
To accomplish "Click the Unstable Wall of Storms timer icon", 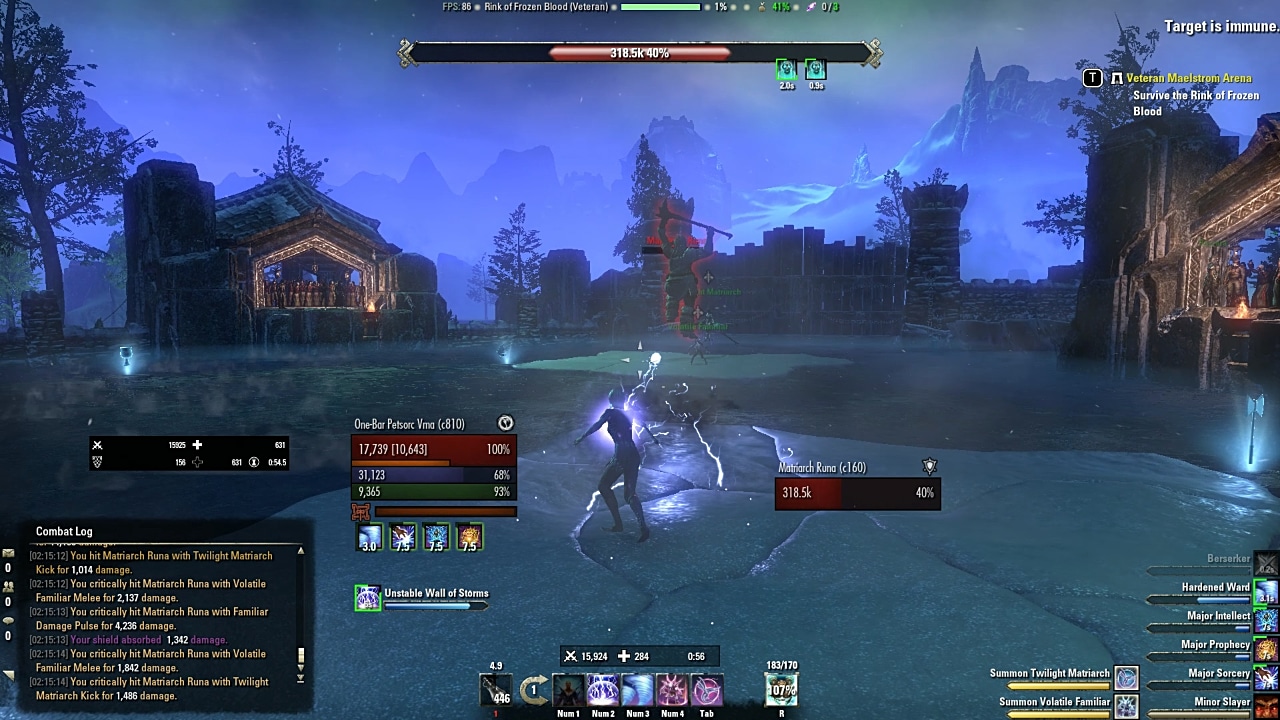I will [x=368, y=598].
